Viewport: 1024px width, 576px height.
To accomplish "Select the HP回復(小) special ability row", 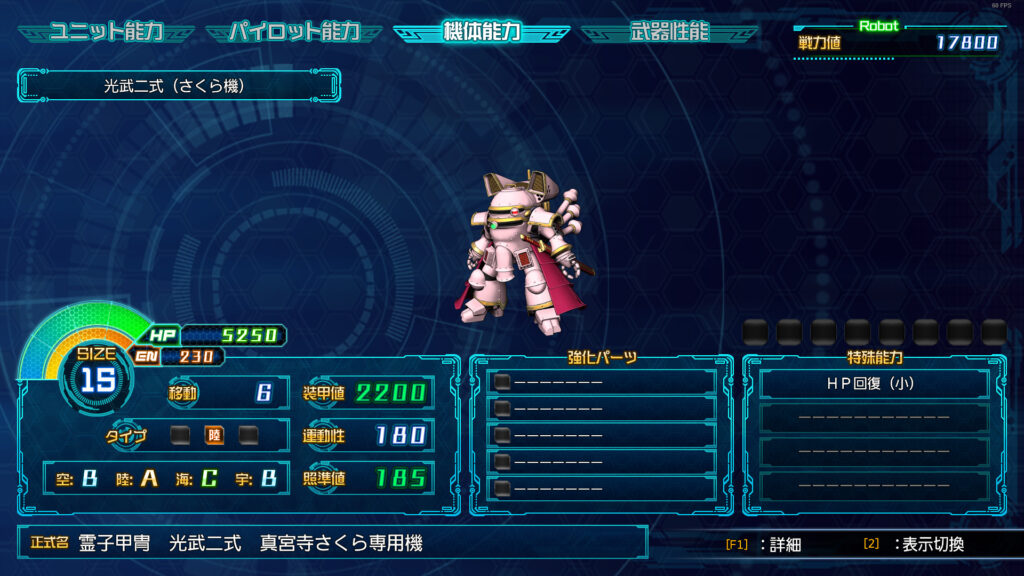I will [x=874, y=383].
